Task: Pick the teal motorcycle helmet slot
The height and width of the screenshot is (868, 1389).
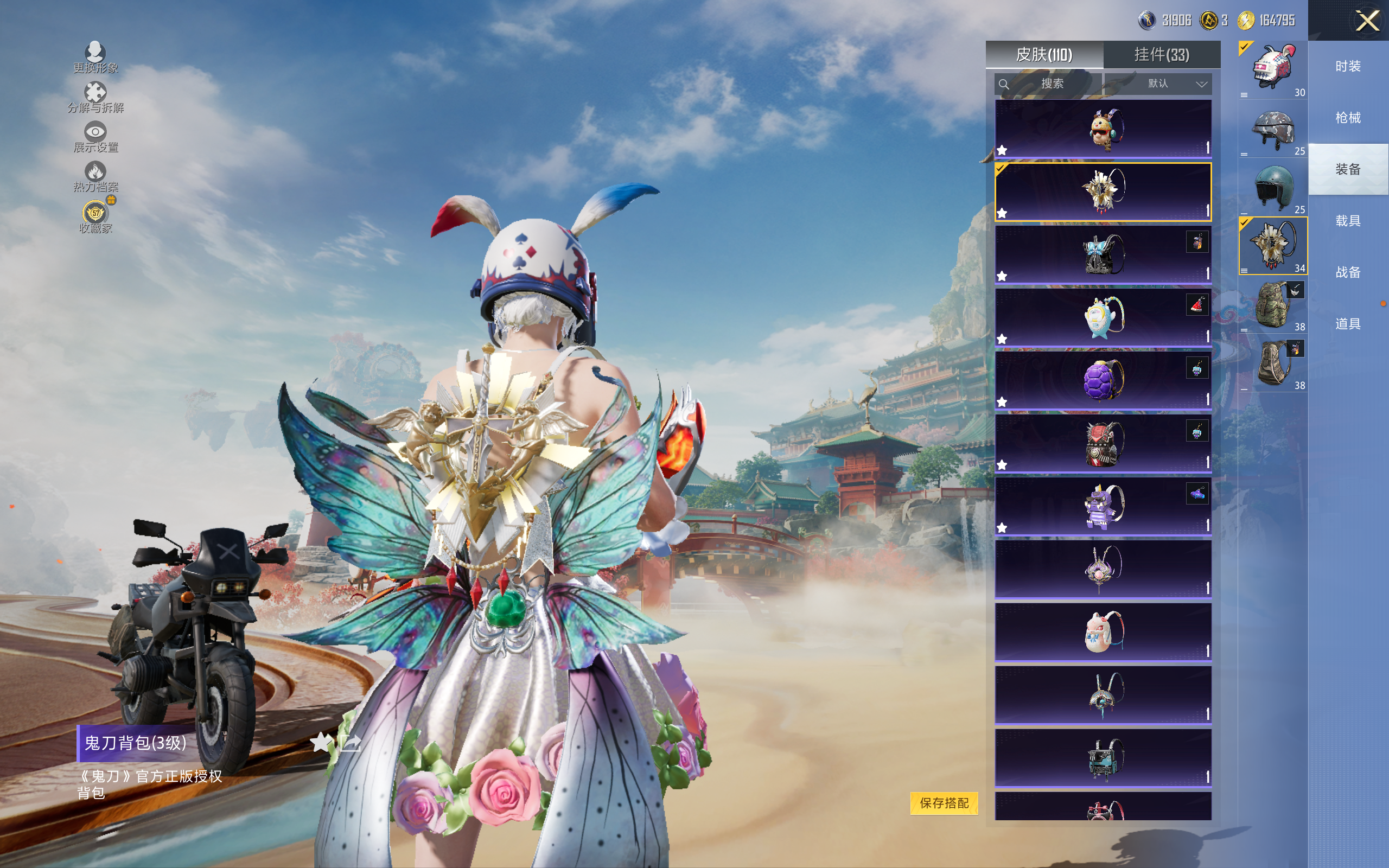Action: click(x=1273, y=187)
